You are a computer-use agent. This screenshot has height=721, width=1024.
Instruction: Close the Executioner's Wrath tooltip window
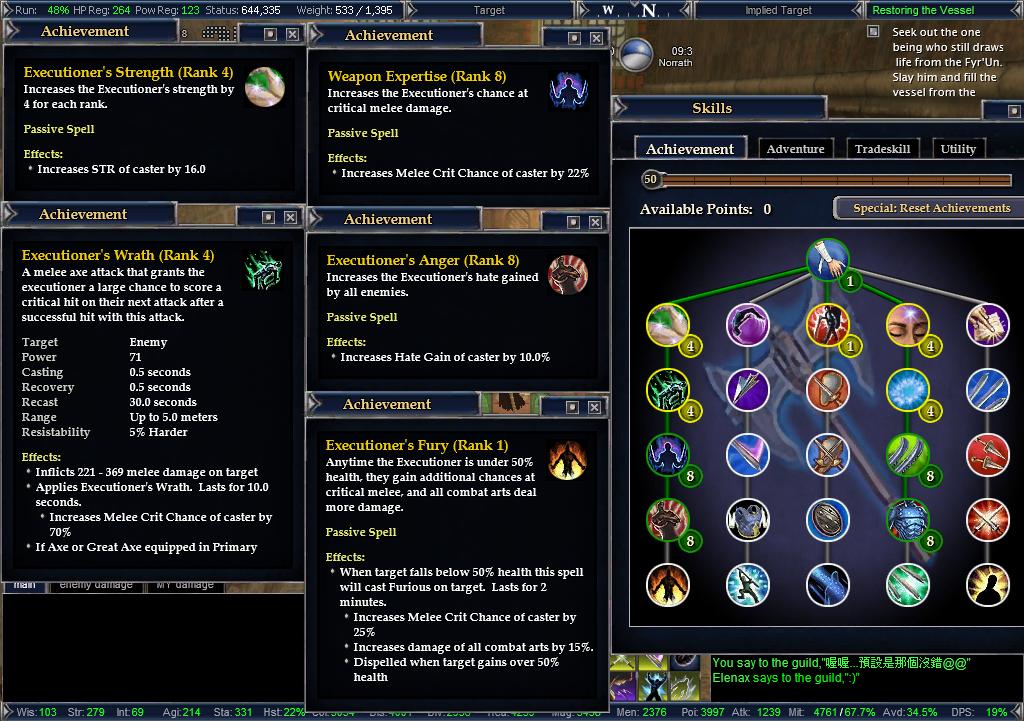tap(290, 217)
